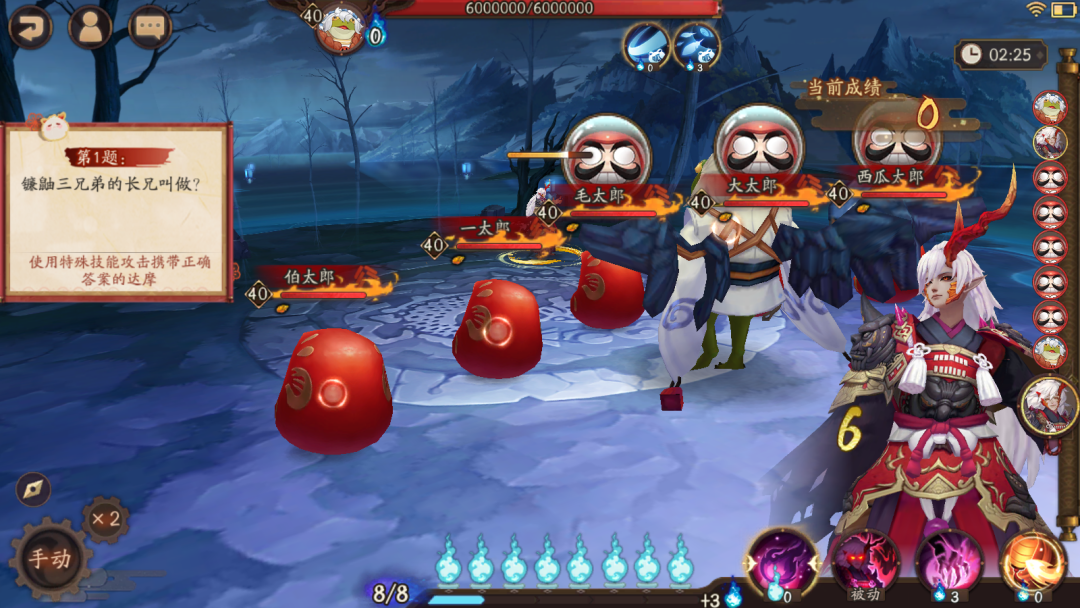Tap the back arrow button
Image resolution: width=1080 pixels, height=608 pixels.
pos(29,27)
